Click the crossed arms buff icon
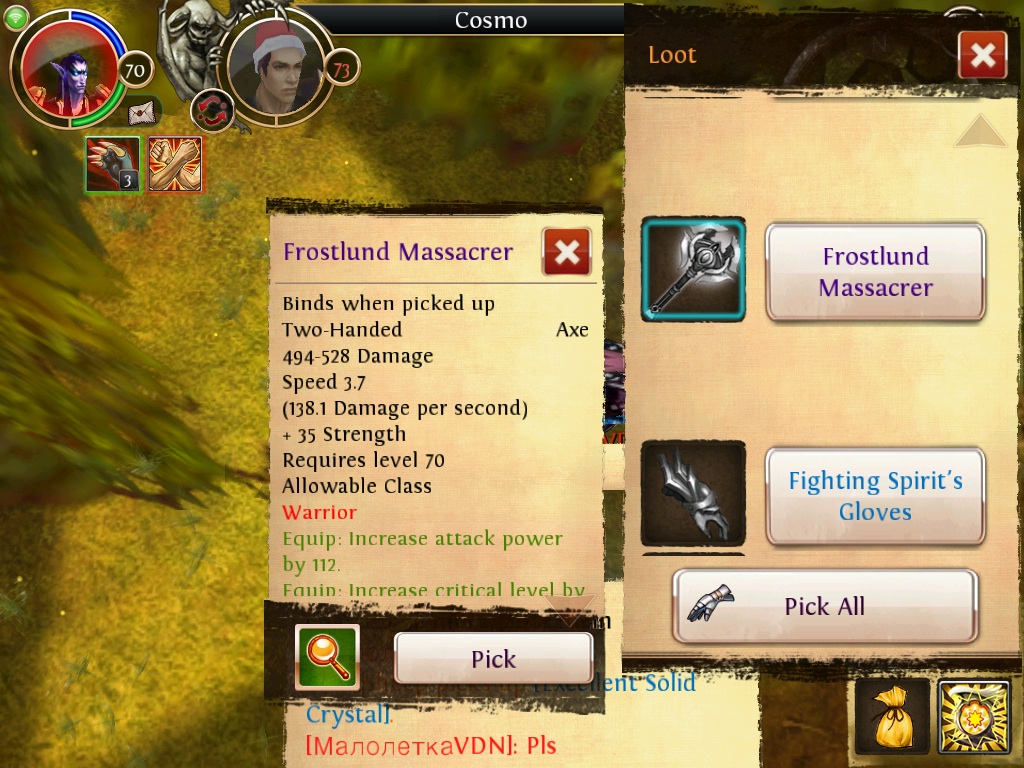This screenshot has height=768, width=1024. coord(175,164)
